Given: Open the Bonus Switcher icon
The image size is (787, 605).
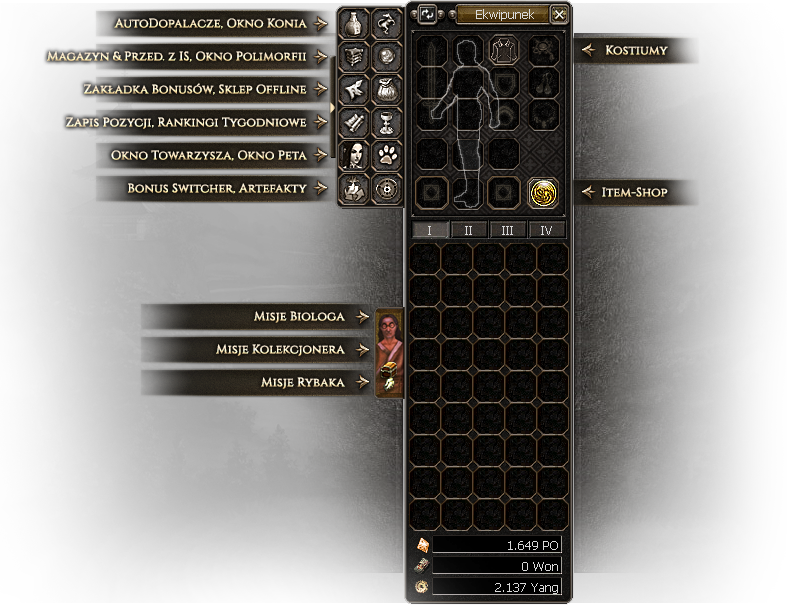Looking at the screenshot, I should click(353, 188).
